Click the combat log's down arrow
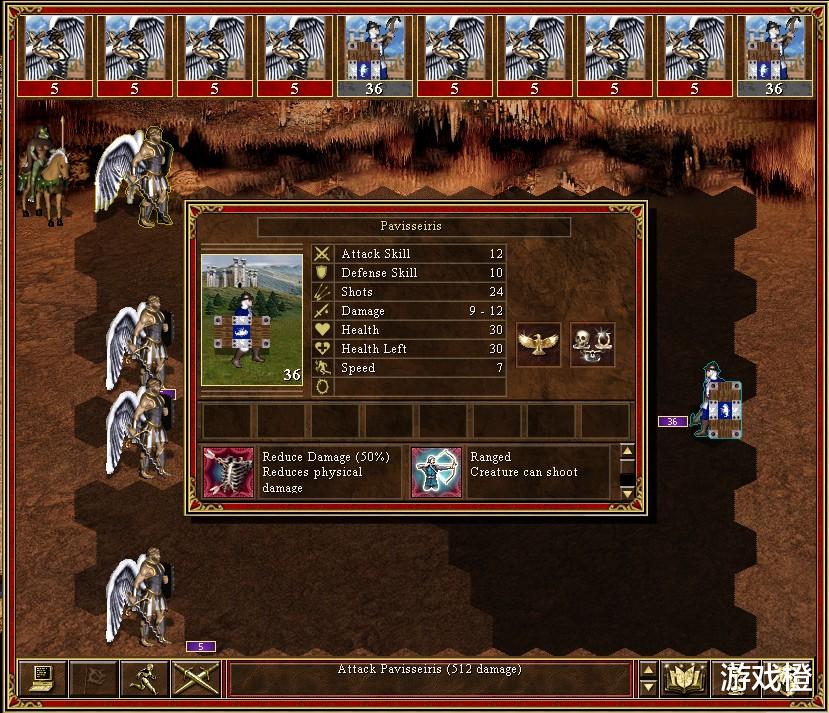Viewport: 829px width, 713px height. tap(648, 688)
